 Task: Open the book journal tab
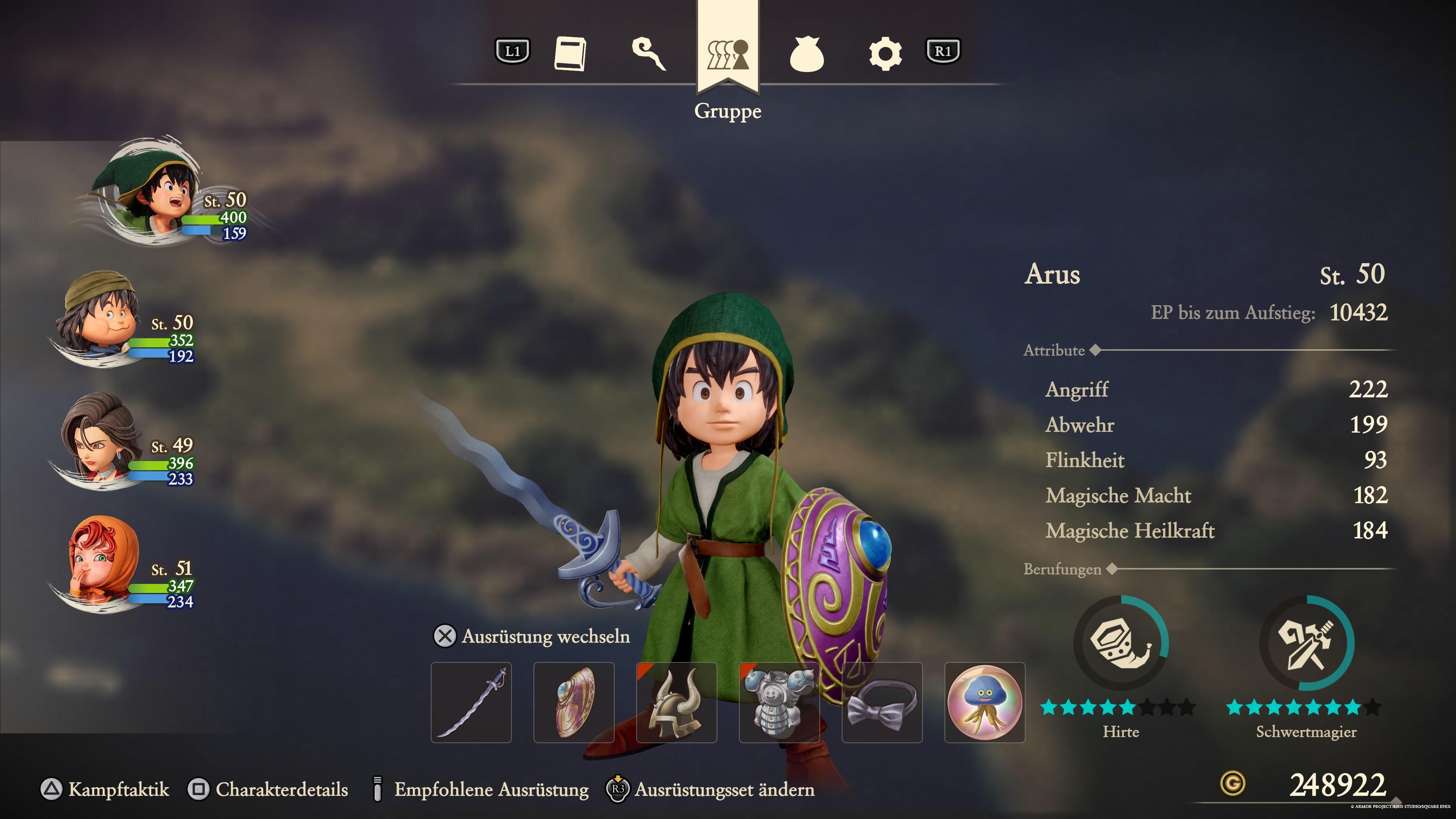pyautogui.click(x=570, y=54)
